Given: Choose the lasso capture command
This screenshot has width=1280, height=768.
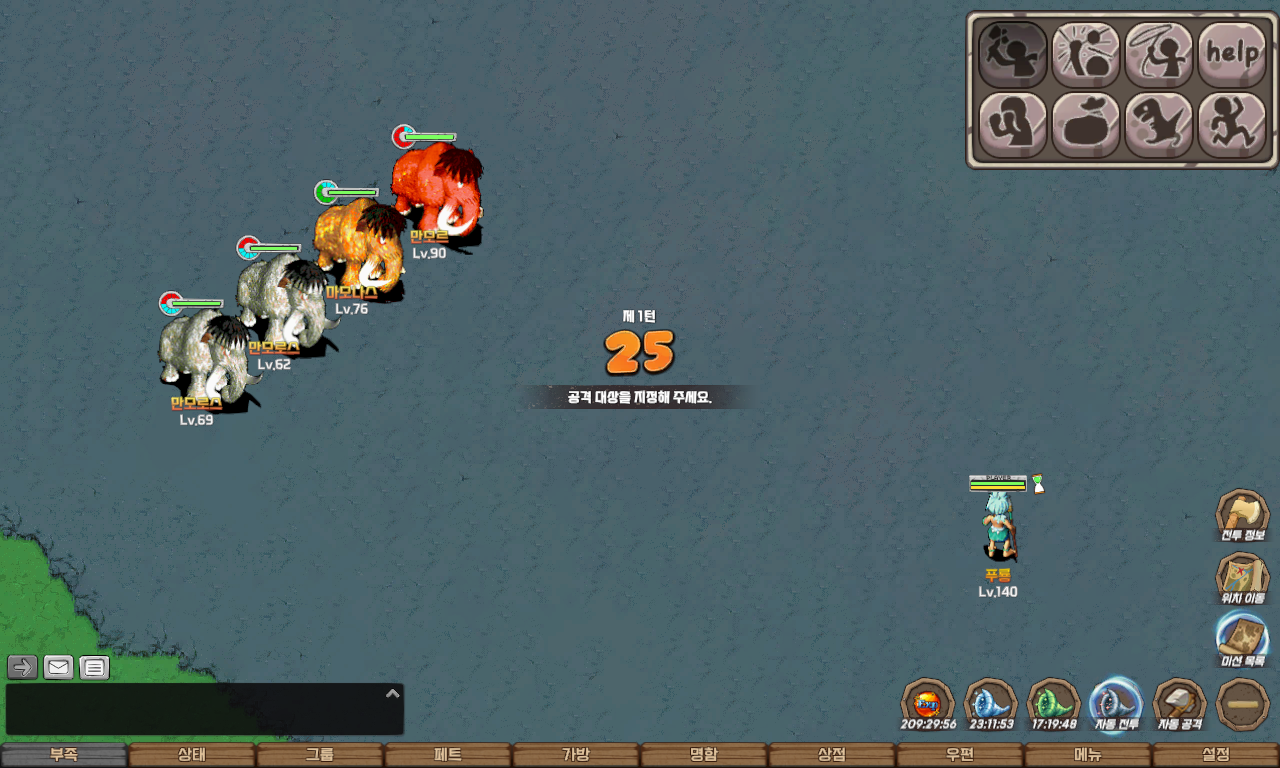Looking at the screenshot, I should 1159,54.
